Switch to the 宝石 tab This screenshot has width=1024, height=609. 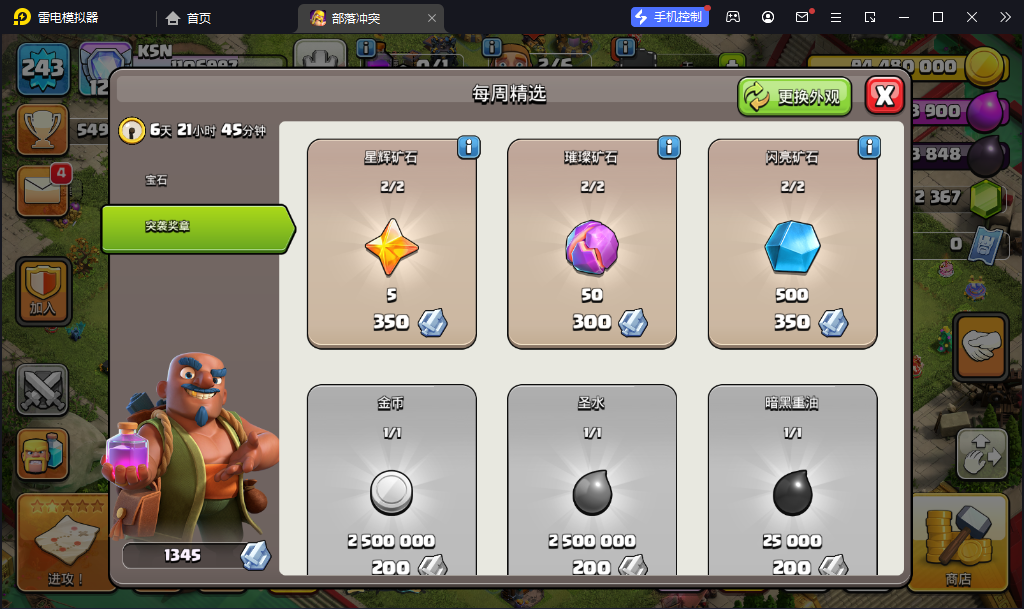click(157, 180)
